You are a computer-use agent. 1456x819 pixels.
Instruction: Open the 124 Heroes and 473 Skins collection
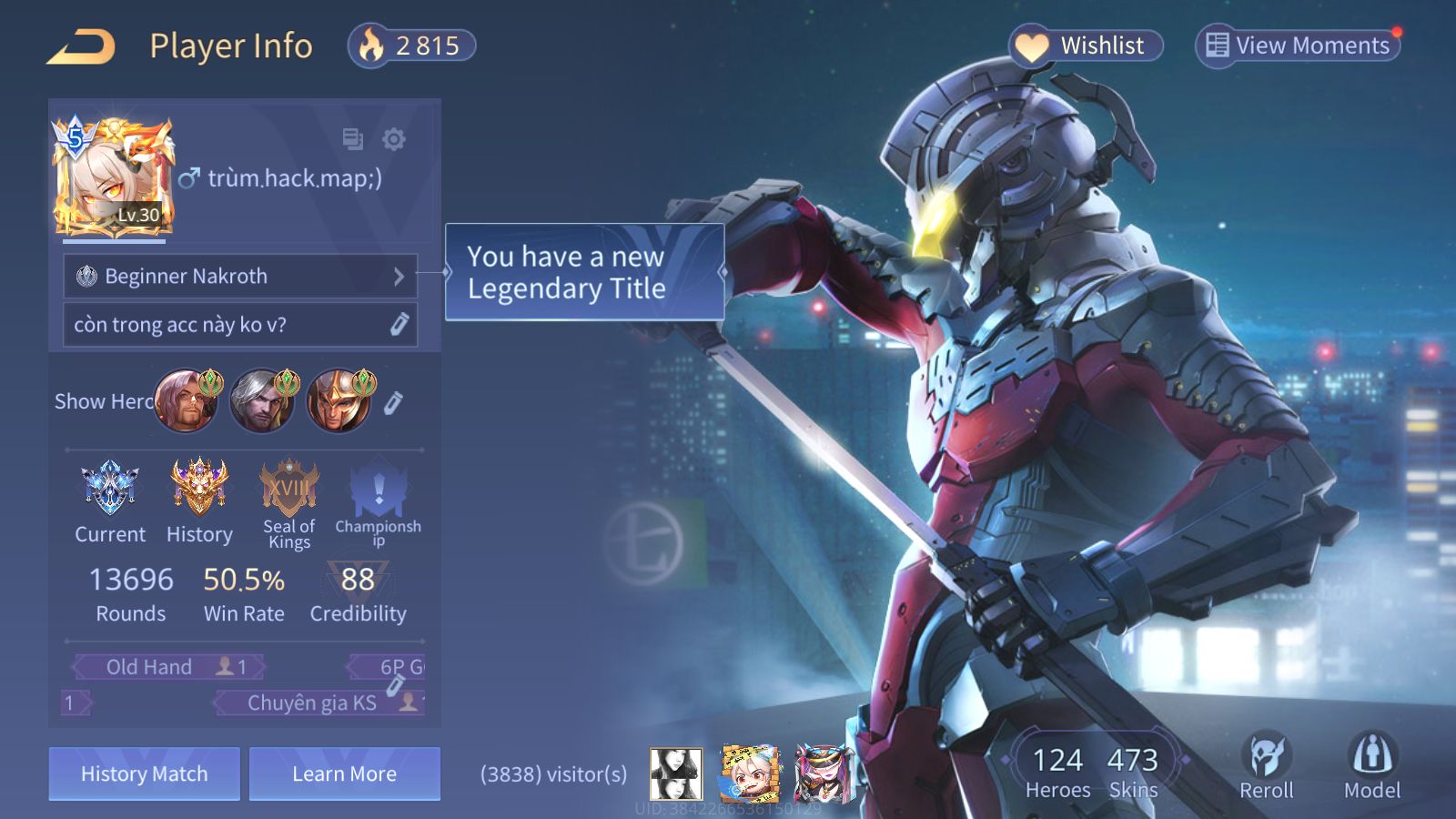pyautogui.click(x=1095, y=773)
